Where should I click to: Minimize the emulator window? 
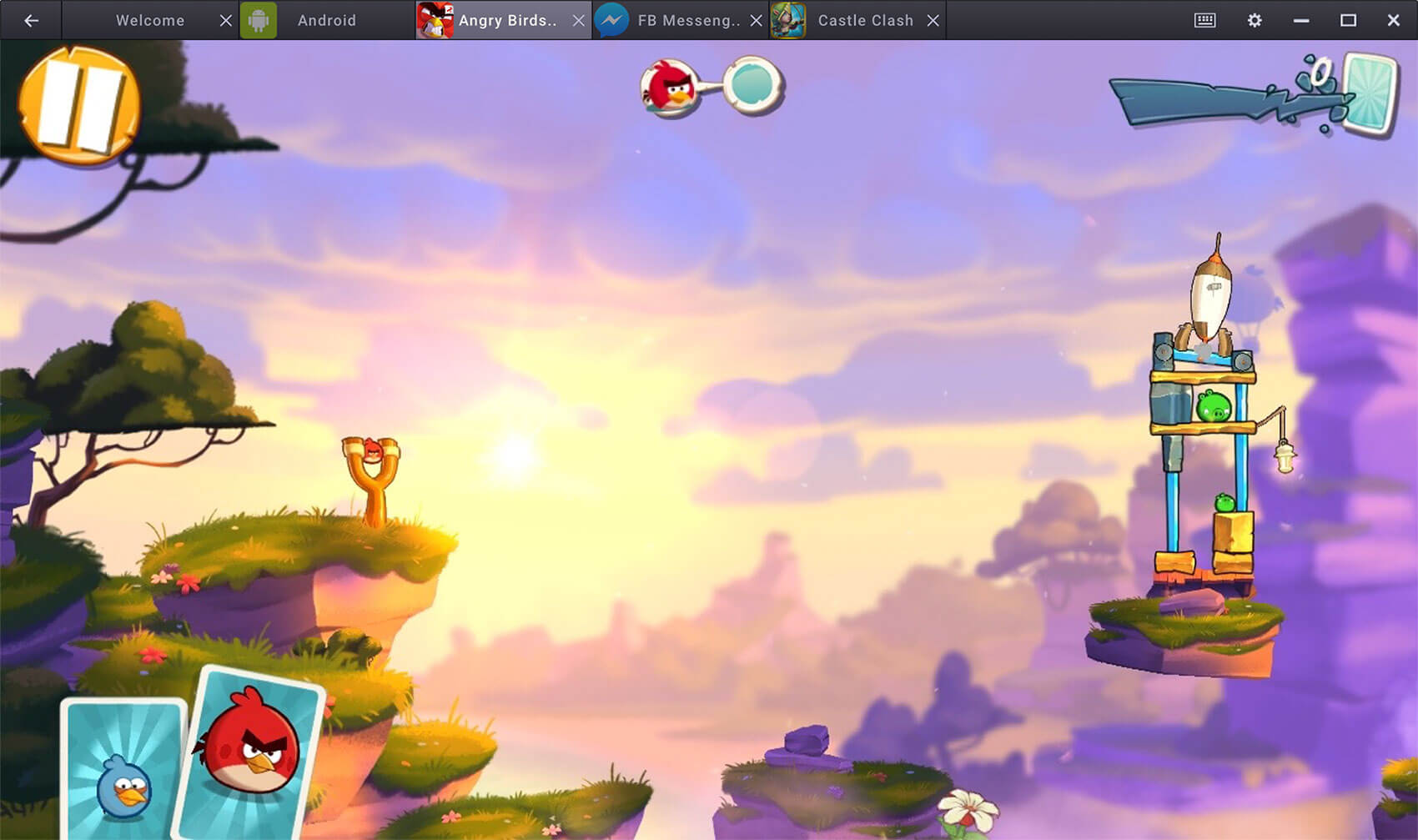click(1300, 20)
